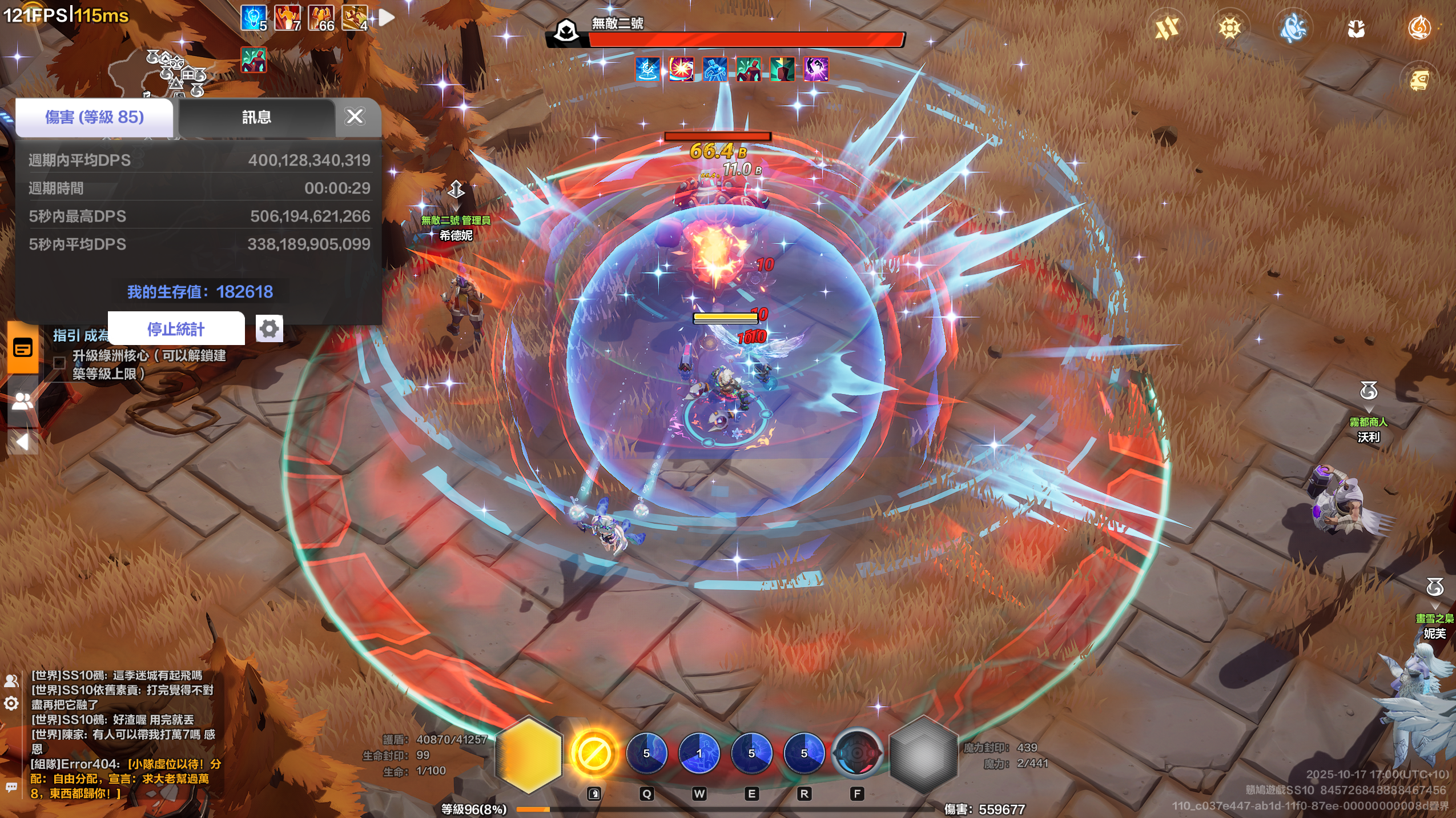1456x818 pixels.
Task: Trigger the gear-shaped F skill
Action: (x=856, y=753)
